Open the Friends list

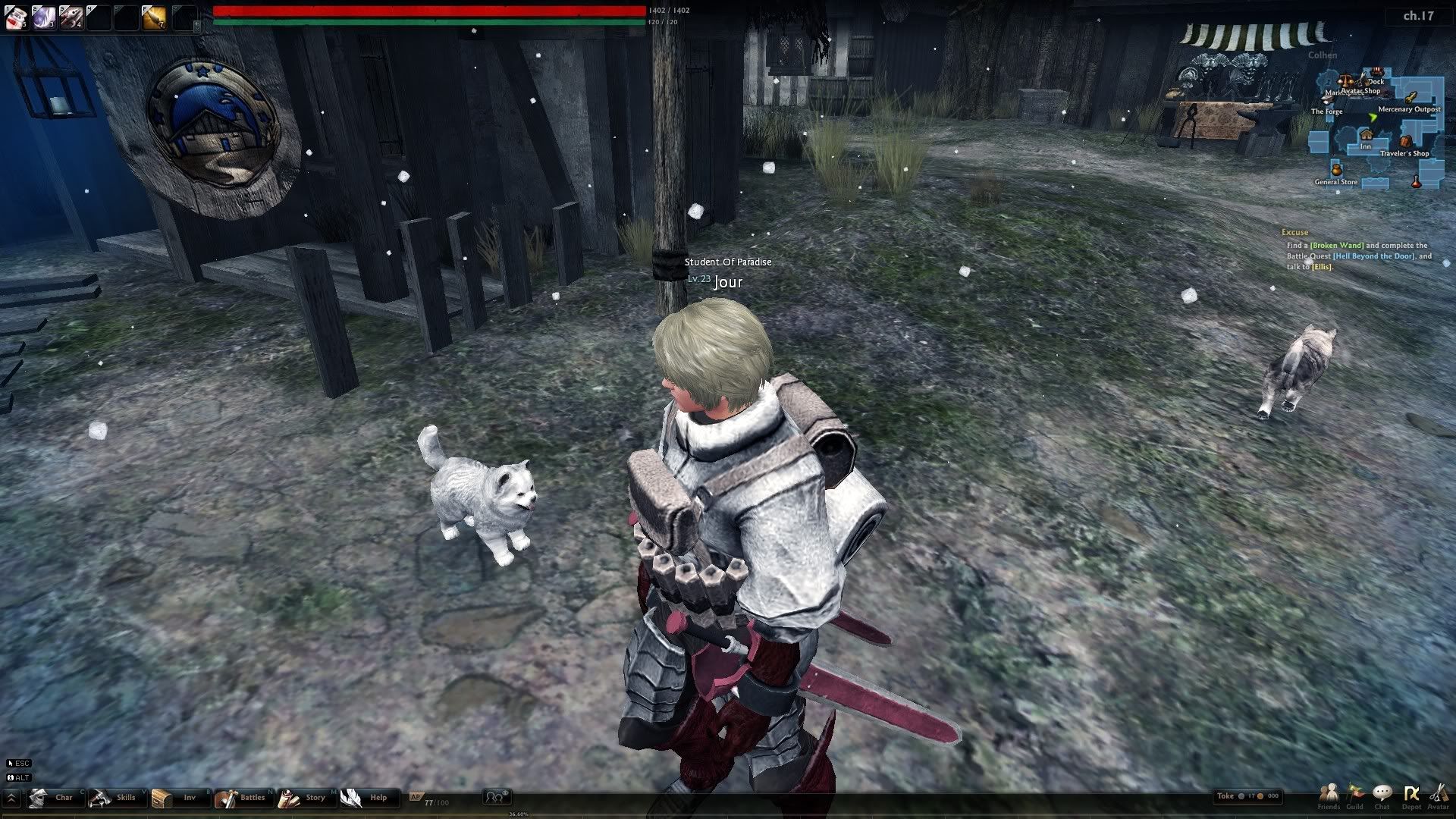coord(1329,795)
